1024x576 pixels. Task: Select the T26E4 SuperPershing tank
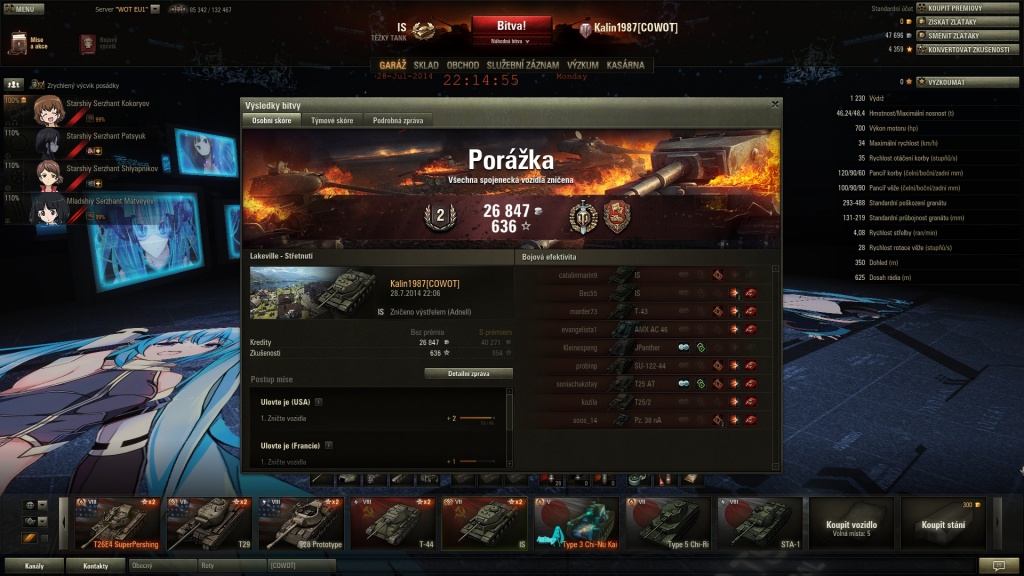coord(117,523)
